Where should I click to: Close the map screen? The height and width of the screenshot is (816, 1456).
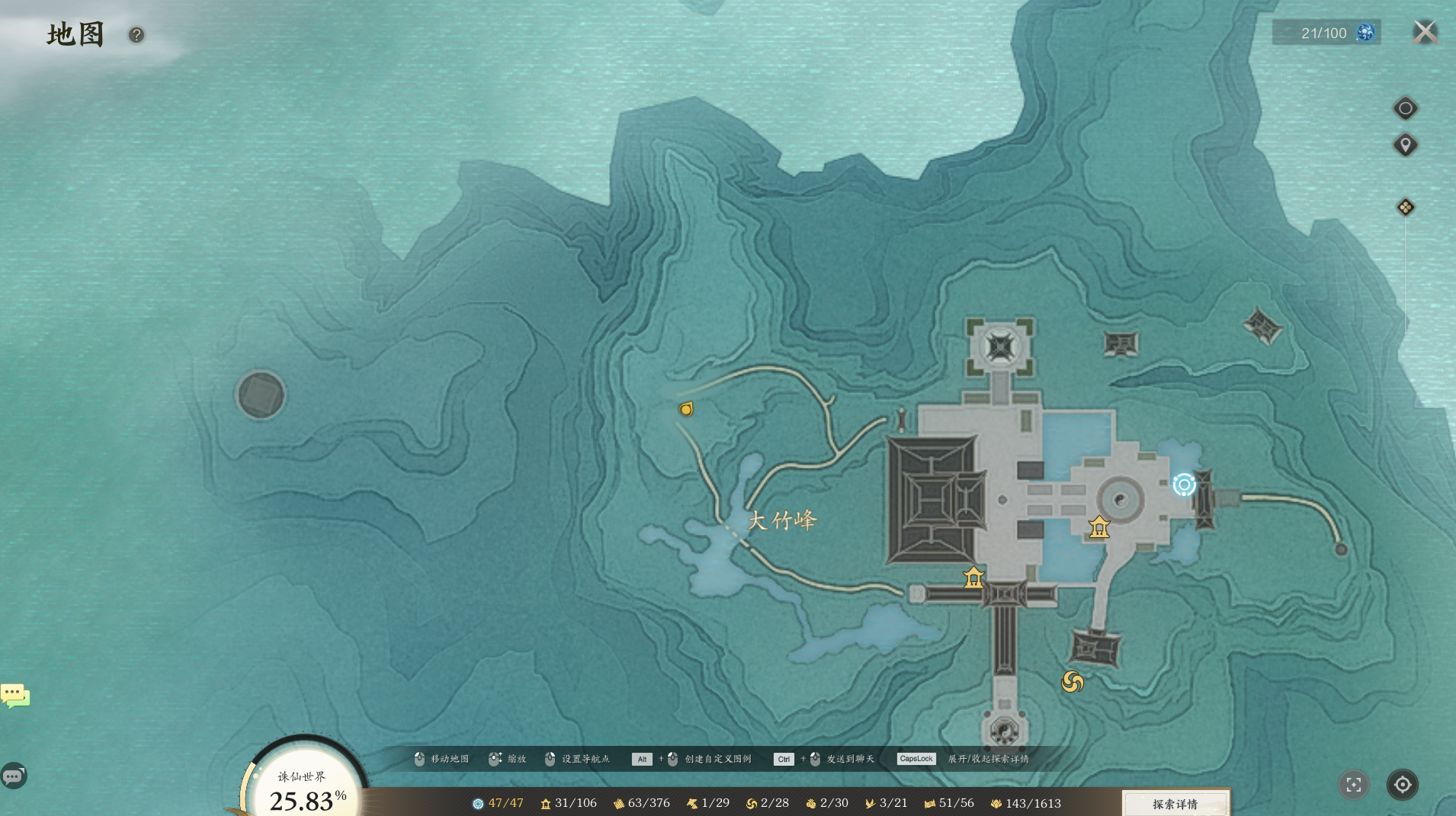pos(1424,33)
